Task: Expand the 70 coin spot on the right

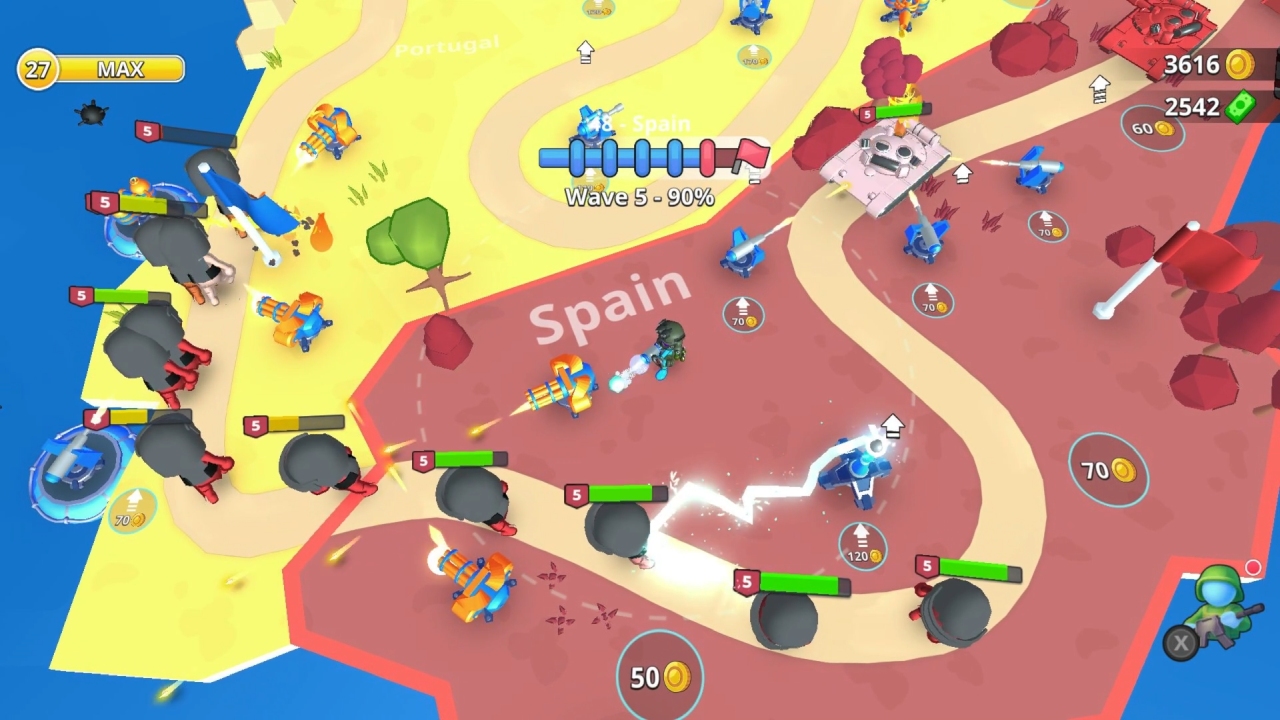Action: [x=1110, y=470]
